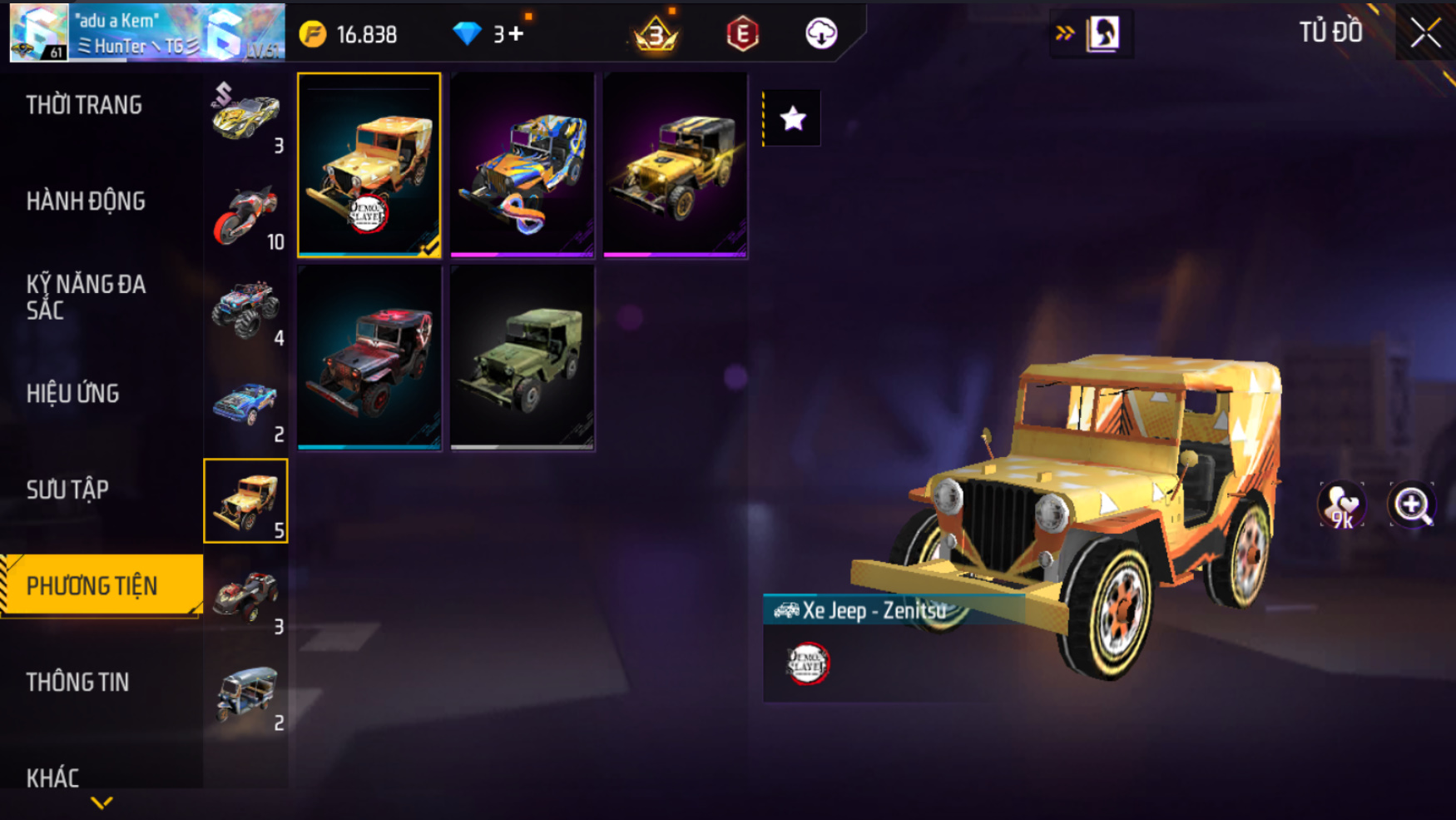The height and width of the screenshot is (820, 1456).
Task: Select the default green army jeep
Action: coord(522,358)
